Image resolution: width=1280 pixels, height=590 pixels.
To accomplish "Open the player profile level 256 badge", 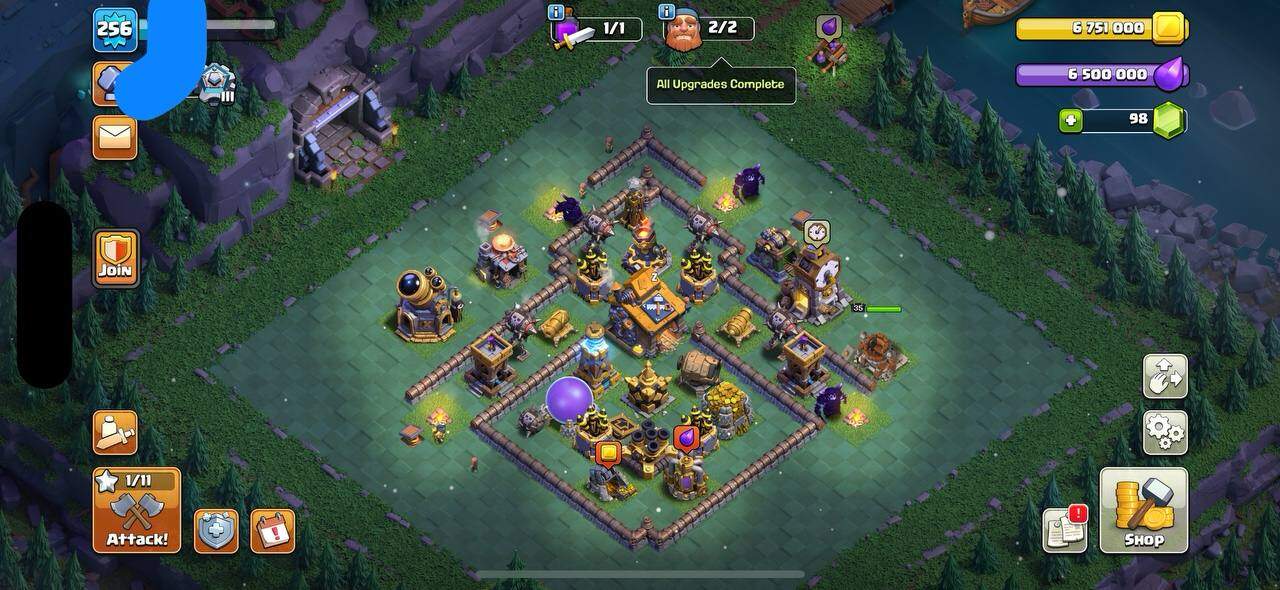I will coord(115,30).
